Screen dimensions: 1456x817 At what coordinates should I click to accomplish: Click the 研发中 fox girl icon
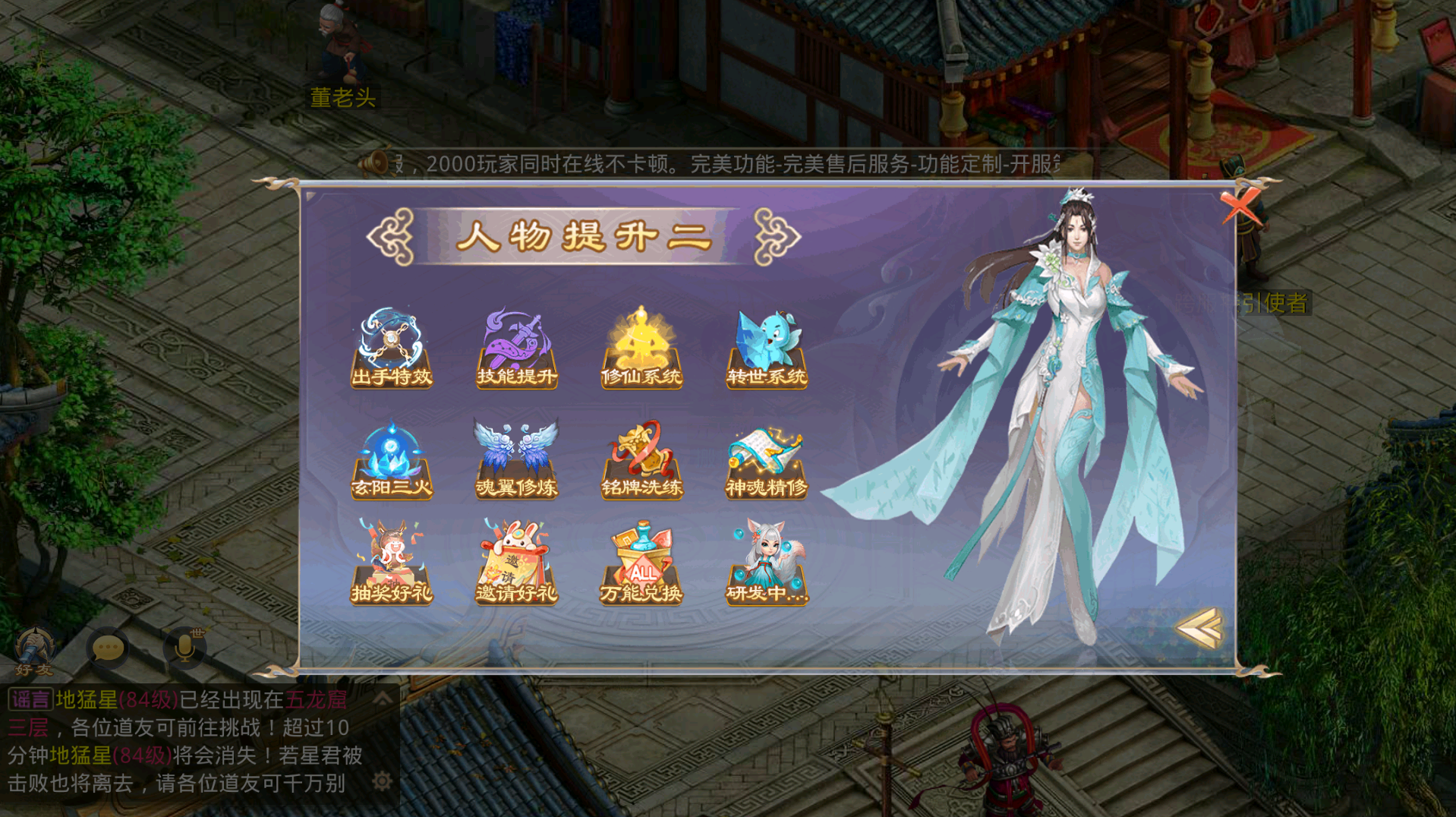point(767,563)
